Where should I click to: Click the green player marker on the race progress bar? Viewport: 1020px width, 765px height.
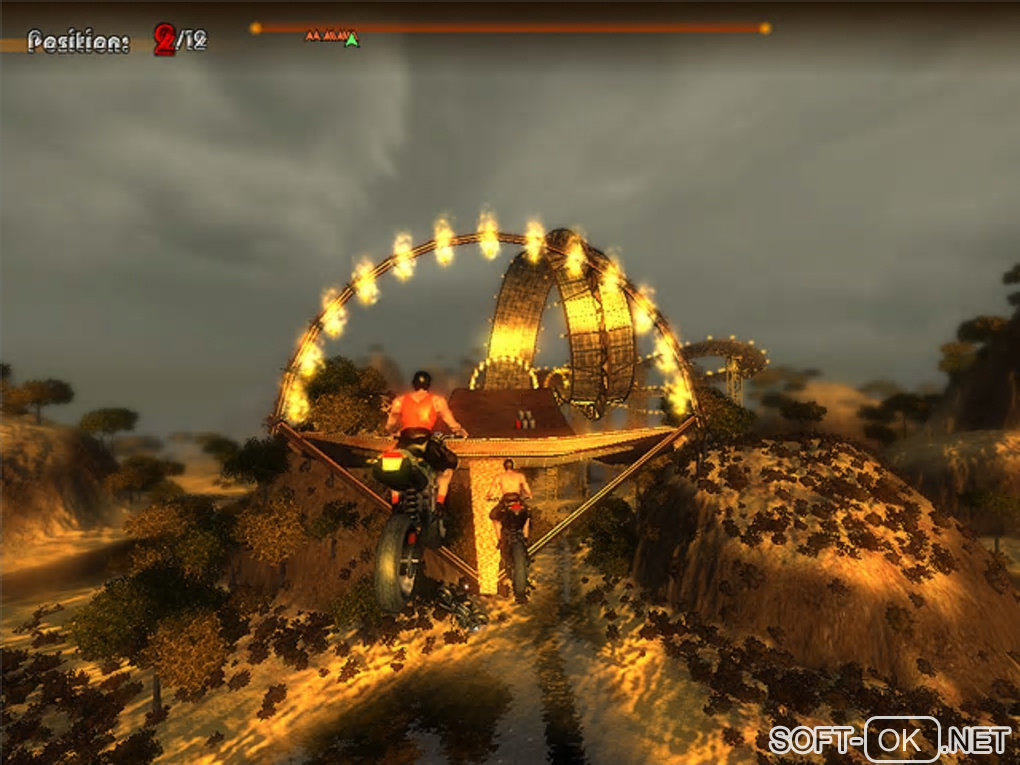(x=351, y=40)
